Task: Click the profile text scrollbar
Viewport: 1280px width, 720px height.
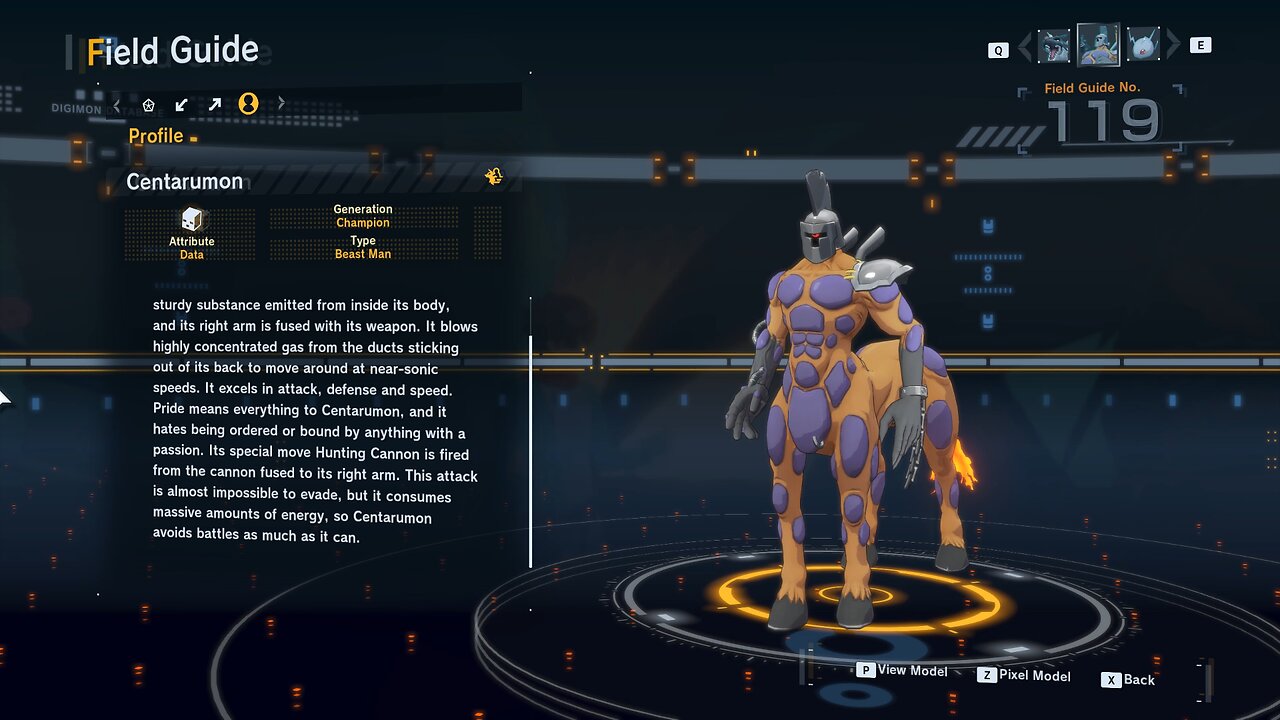Action: pyautogui.click(x=530, y=452)
